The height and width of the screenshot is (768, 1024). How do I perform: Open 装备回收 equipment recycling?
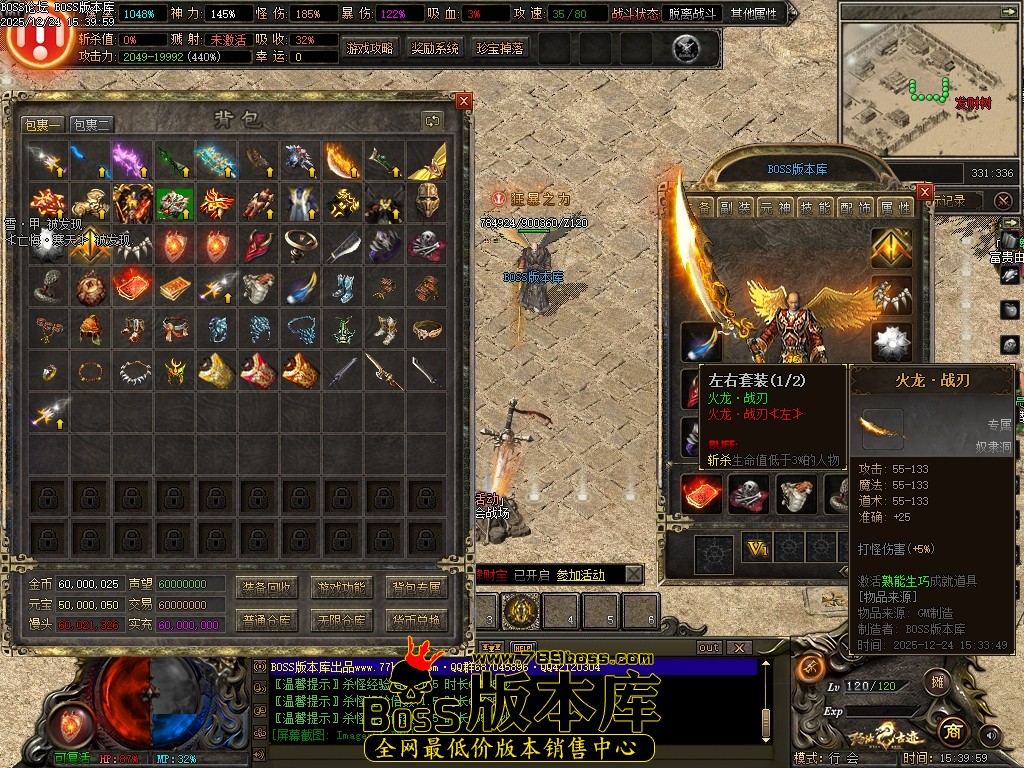coord(265,587)
